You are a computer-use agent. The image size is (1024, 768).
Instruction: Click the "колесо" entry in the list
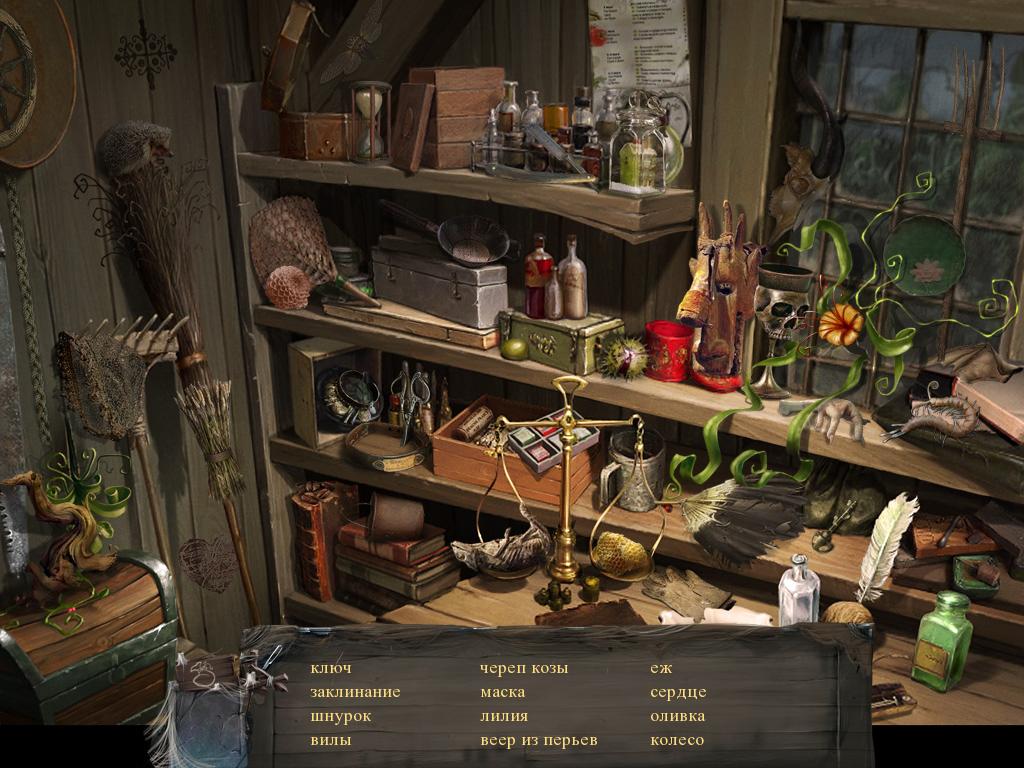click(677, 741)
